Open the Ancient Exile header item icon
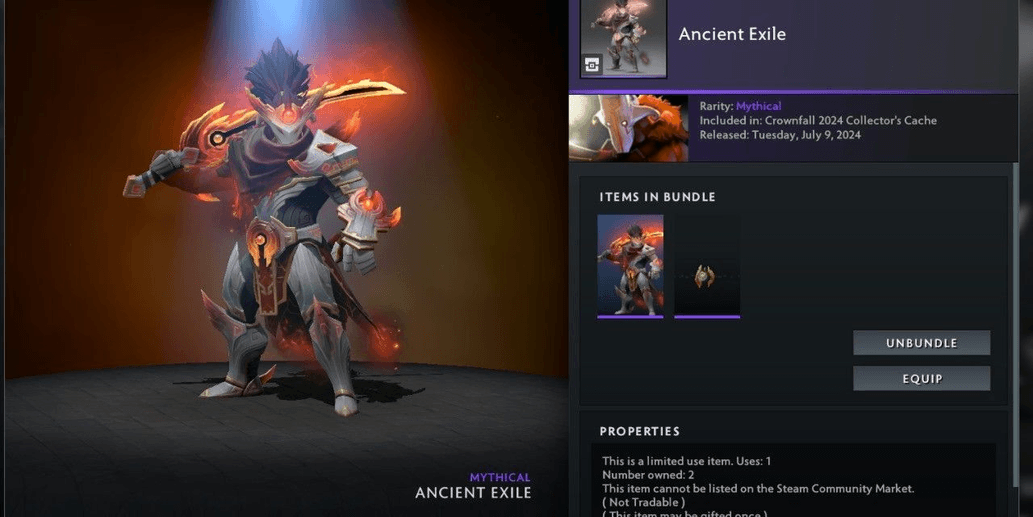1033x517 pixels. (624, 37)
